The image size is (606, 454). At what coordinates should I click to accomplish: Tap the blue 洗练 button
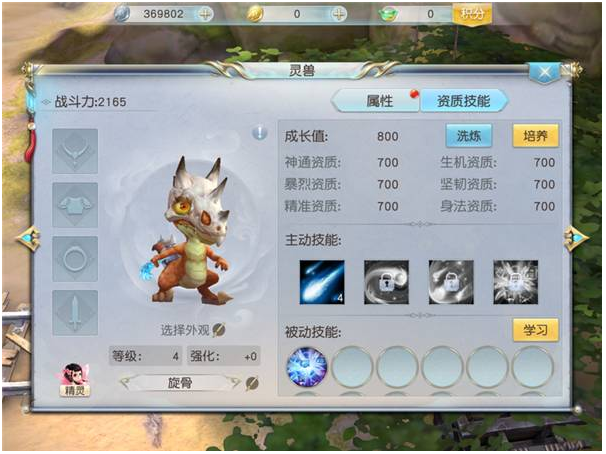(469, 136)
